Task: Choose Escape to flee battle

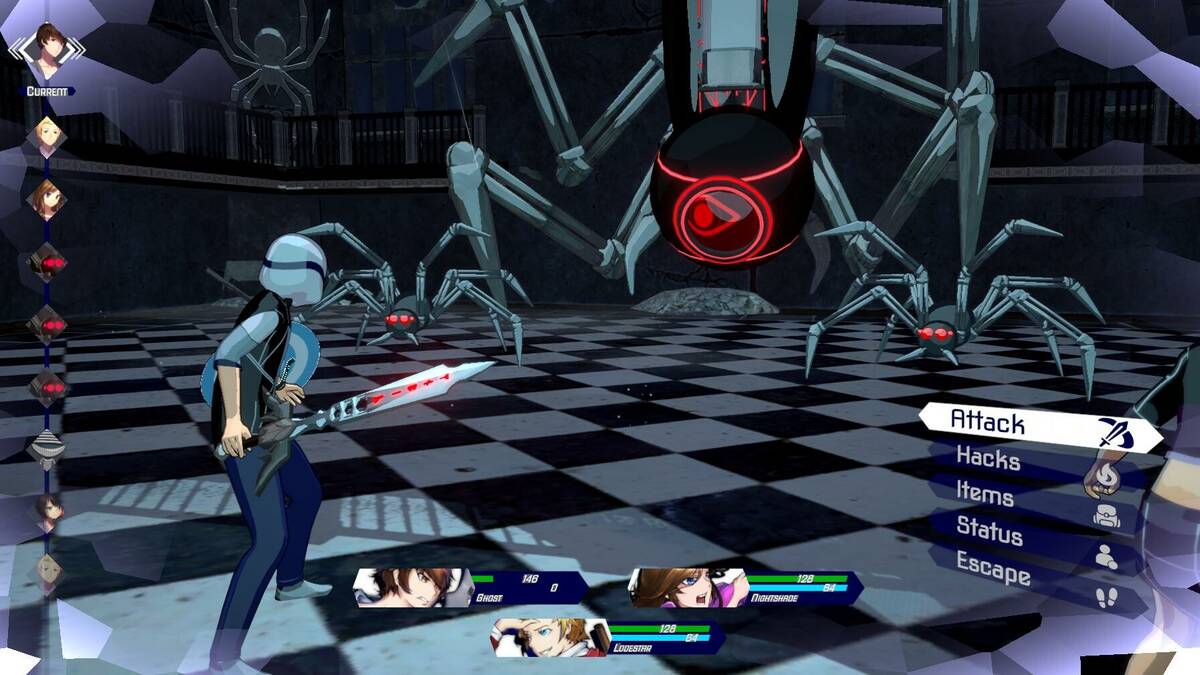Action: click(1035, 572)
